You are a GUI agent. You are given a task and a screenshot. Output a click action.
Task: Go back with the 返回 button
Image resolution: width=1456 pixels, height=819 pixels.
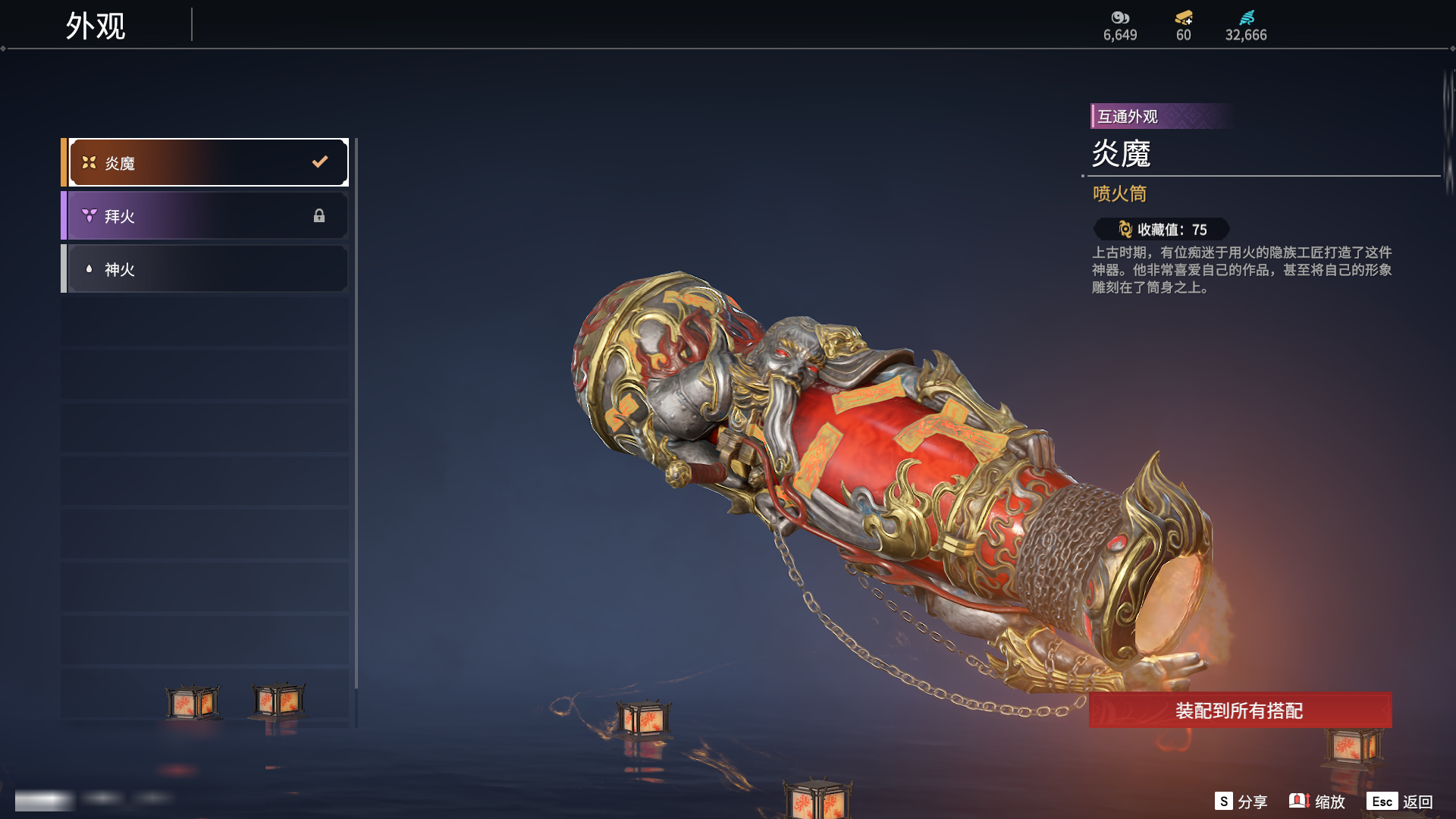tap(1400, 802)
